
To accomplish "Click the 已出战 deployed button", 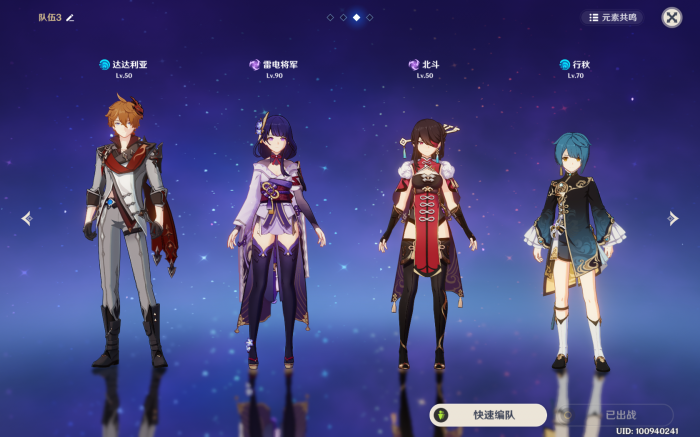I will [x=613, y=415].
